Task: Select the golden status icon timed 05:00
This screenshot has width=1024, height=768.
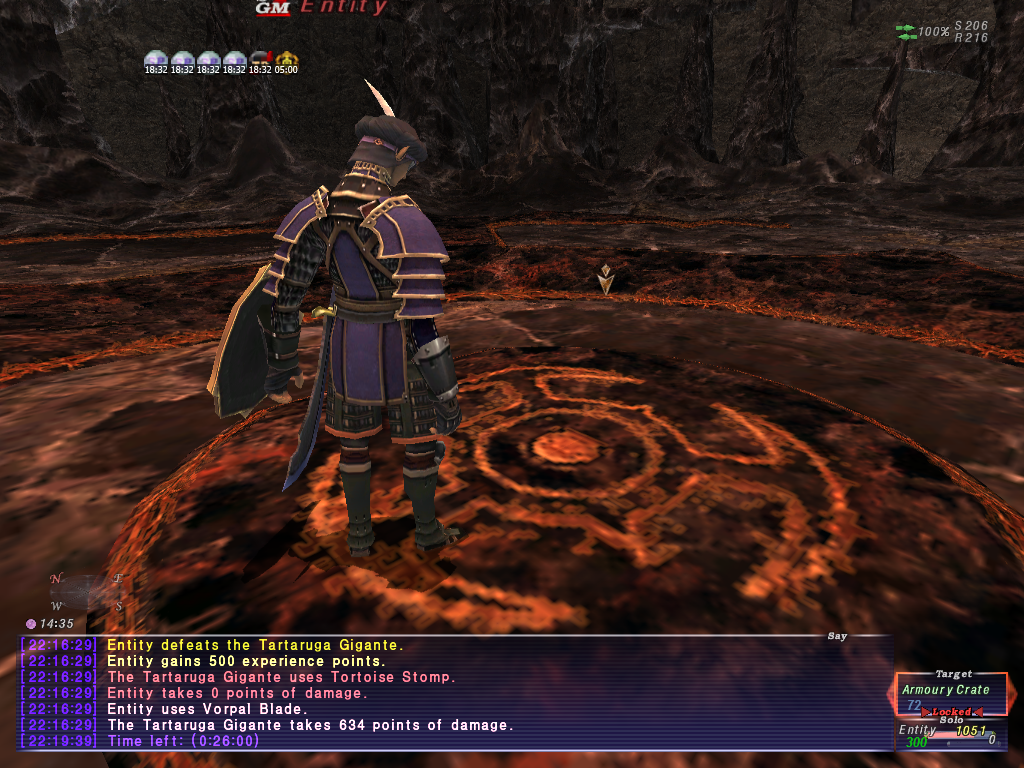Action: point(287,58)
